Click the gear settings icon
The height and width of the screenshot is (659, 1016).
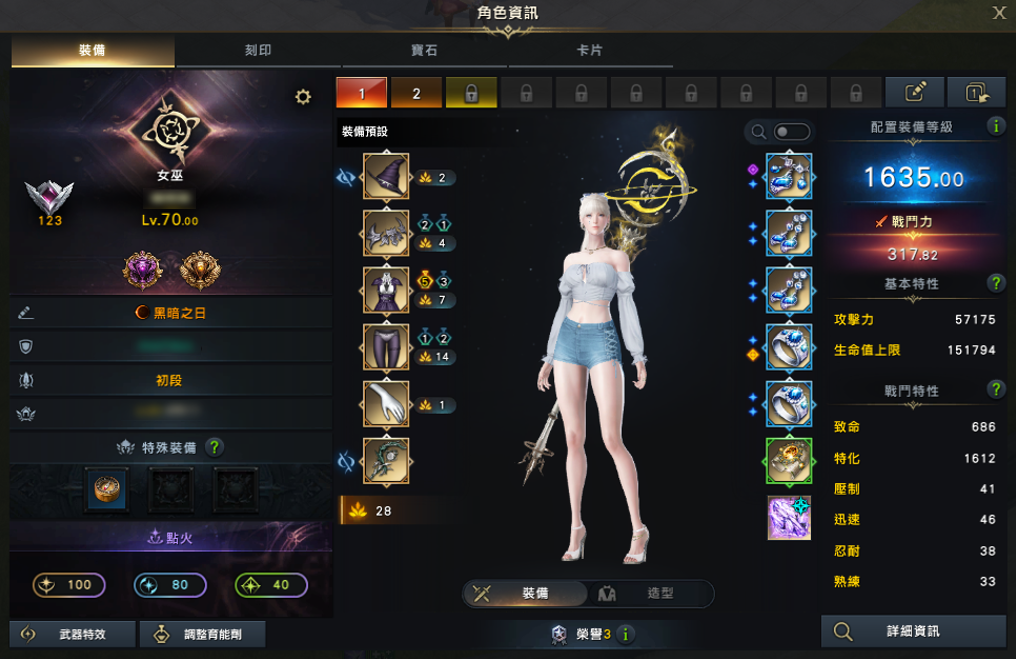tap(303, 97)
